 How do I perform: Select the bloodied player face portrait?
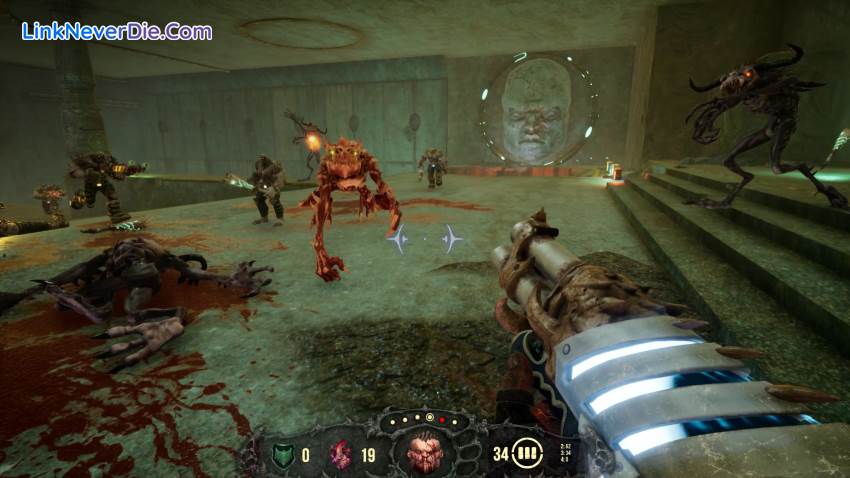coord(427,453)
